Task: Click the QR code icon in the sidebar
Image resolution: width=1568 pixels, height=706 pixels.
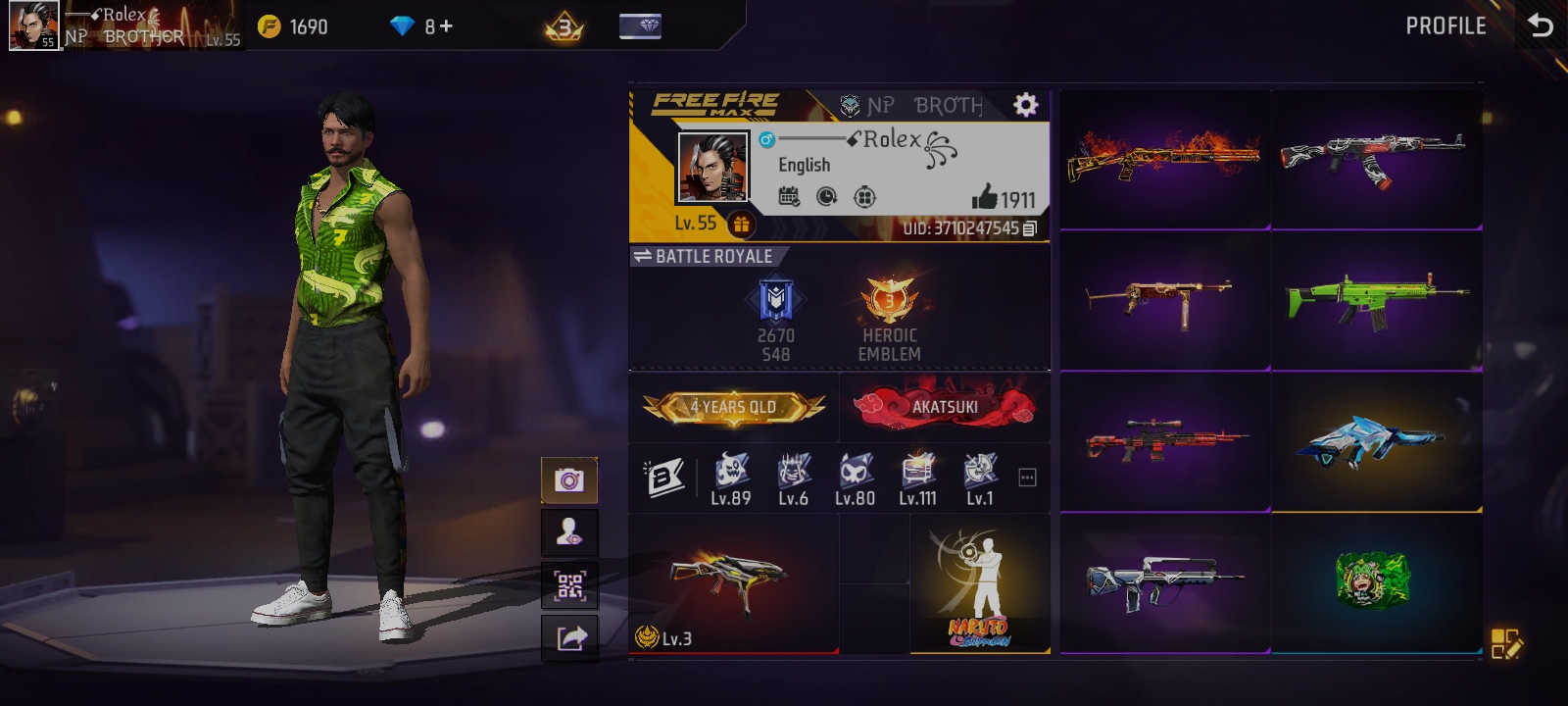Action: coord(569,585)
